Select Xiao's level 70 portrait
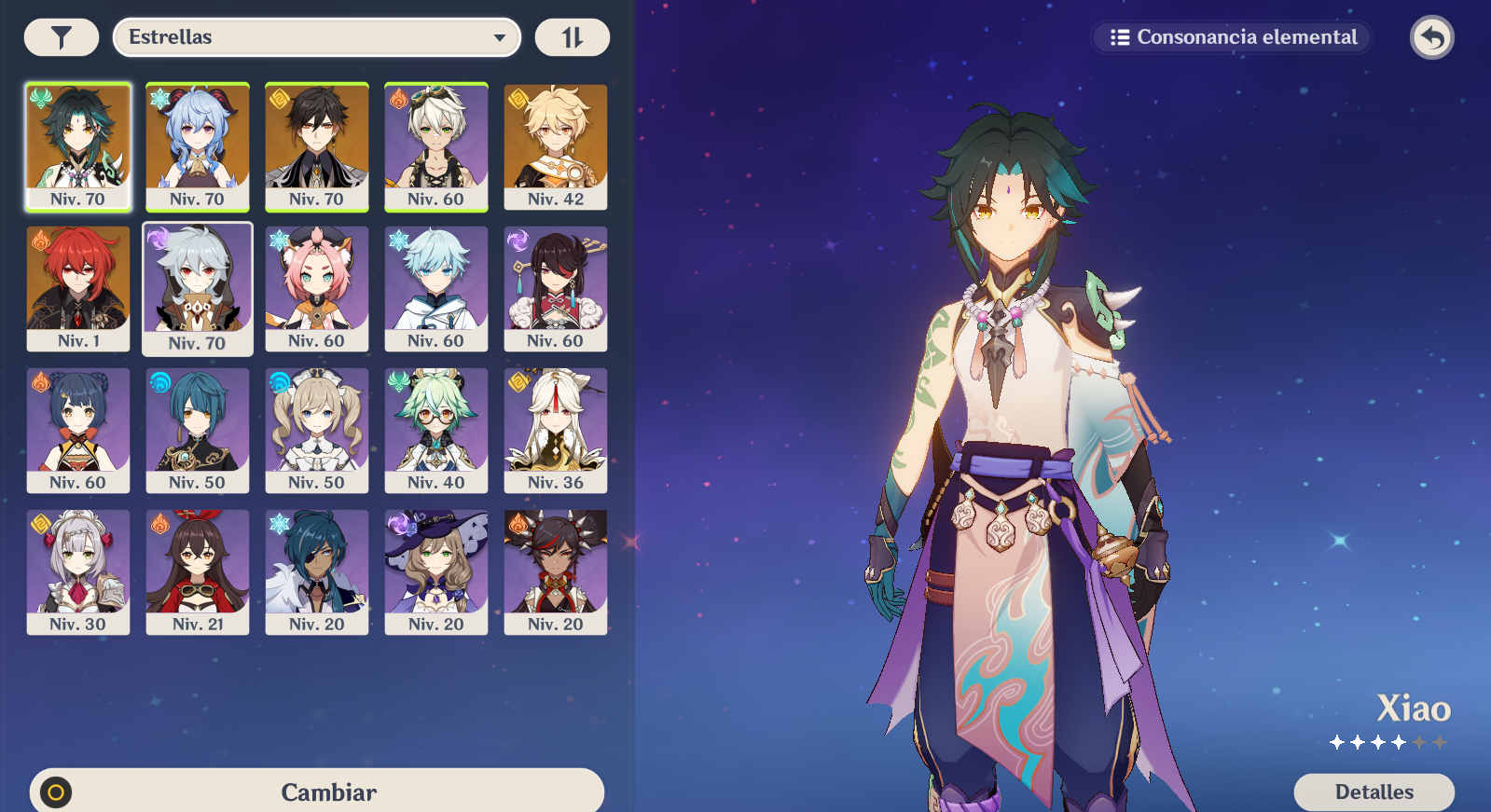Screen dimensions: 1491x812 coord(78,146)
